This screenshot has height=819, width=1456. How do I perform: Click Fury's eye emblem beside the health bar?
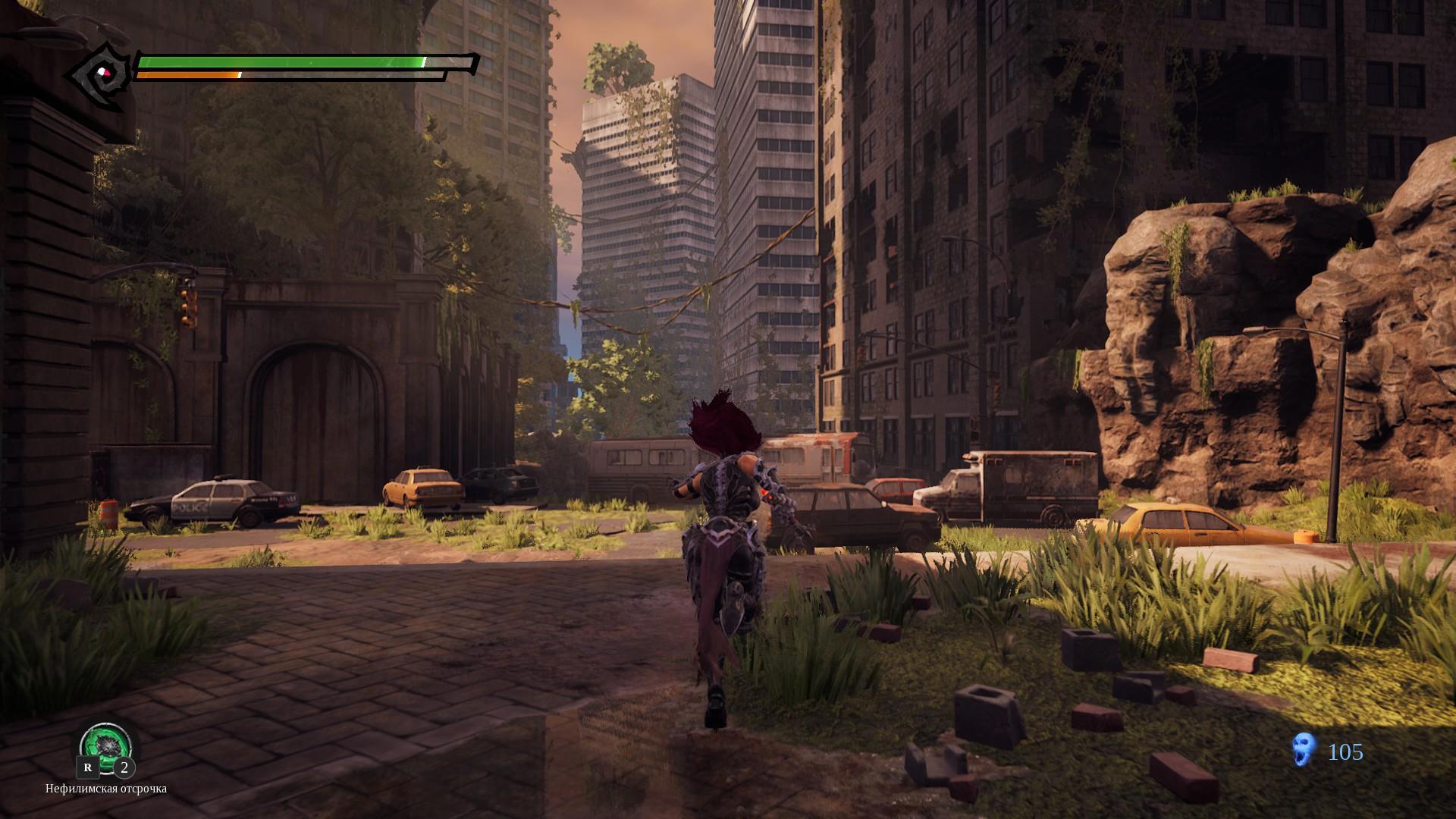[x=102, y=74]
